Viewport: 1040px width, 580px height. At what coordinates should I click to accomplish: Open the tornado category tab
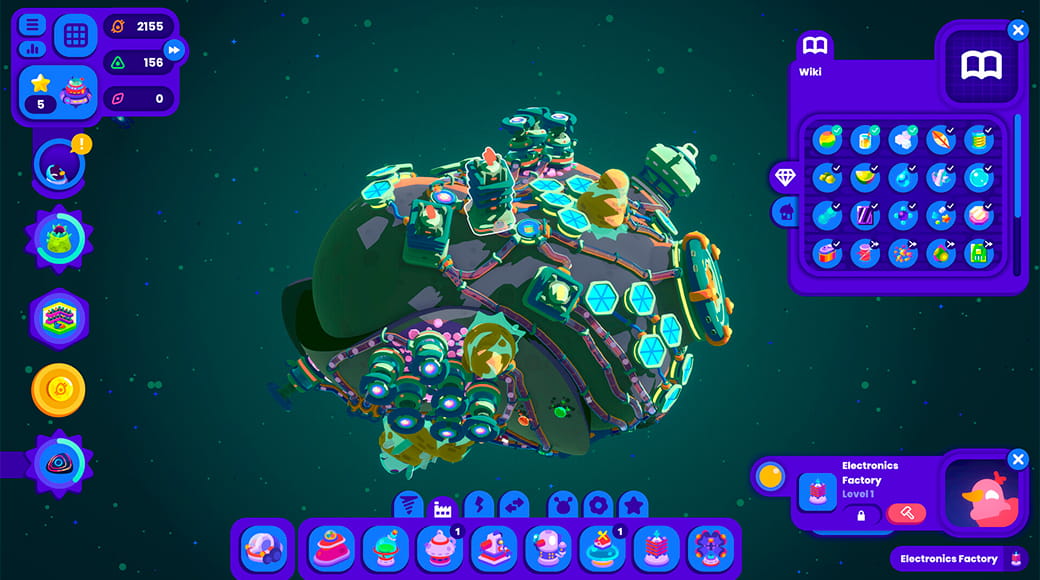click(x=407, y=505)
